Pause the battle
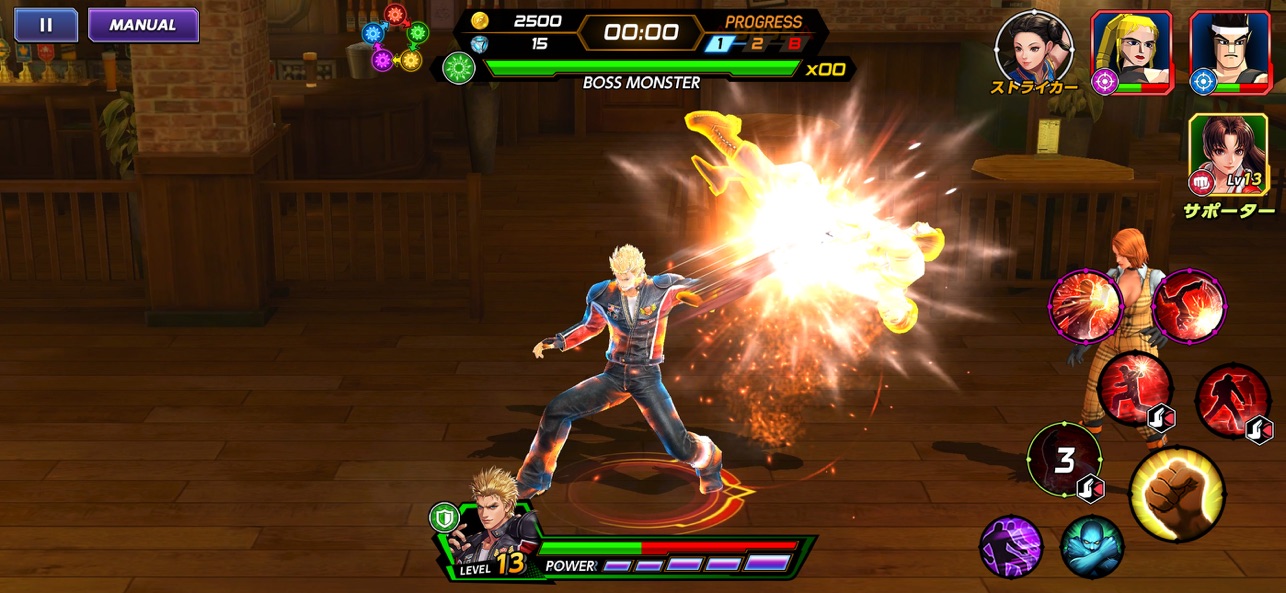The image size is (1286, 593). (x=46, y=25)
